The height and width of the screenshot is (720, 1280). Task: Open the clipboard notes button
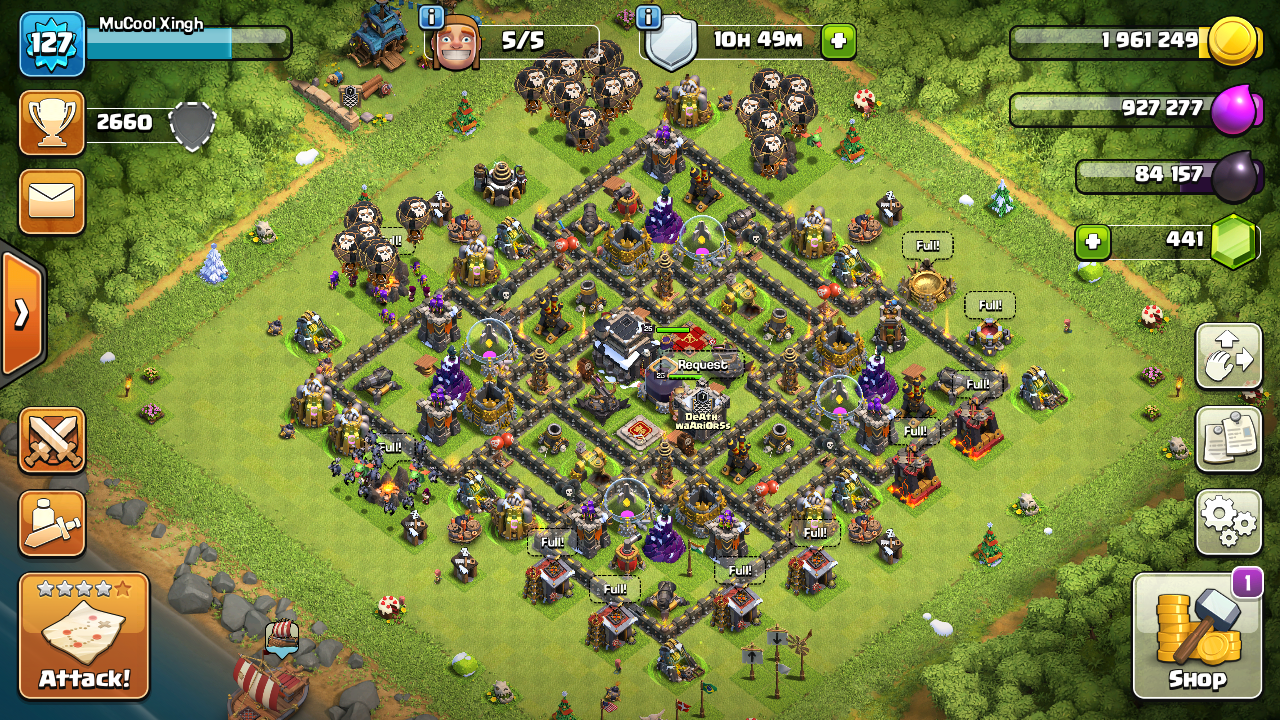click(1228, 439)
